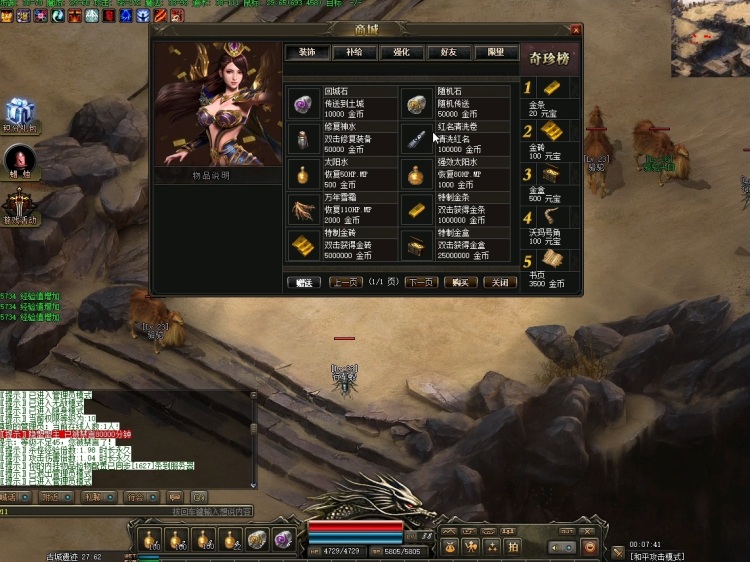Click the 关闭 close button

pyautogui.click(x=500, y=283)
